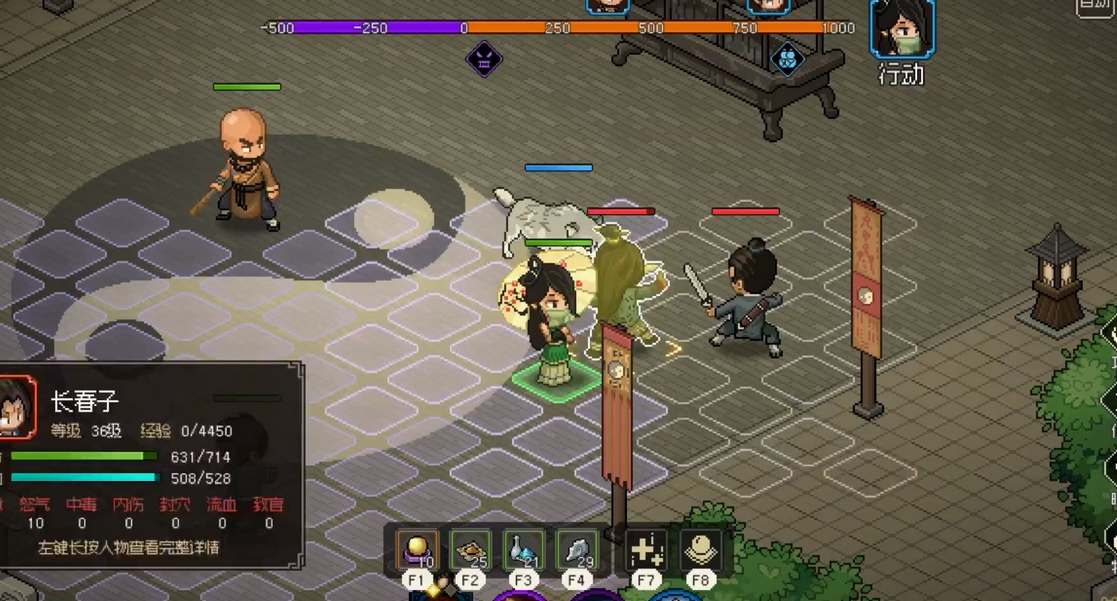Screen dimensions: 1117x601
Task: Activate the F8 glowing orb skill
Action: click(699, 549)
